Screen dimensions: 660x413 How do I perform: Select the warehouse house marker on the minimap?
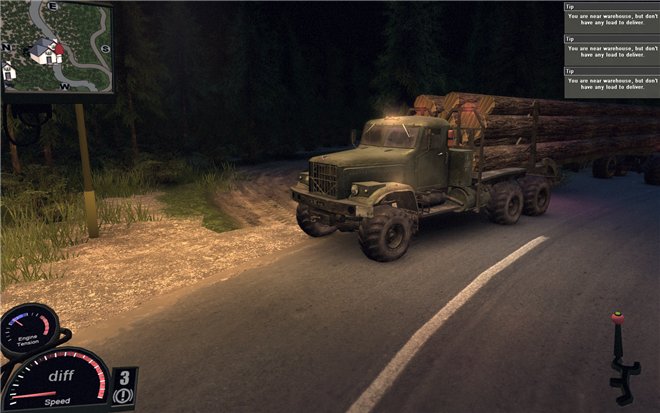[x=43, y=51]
